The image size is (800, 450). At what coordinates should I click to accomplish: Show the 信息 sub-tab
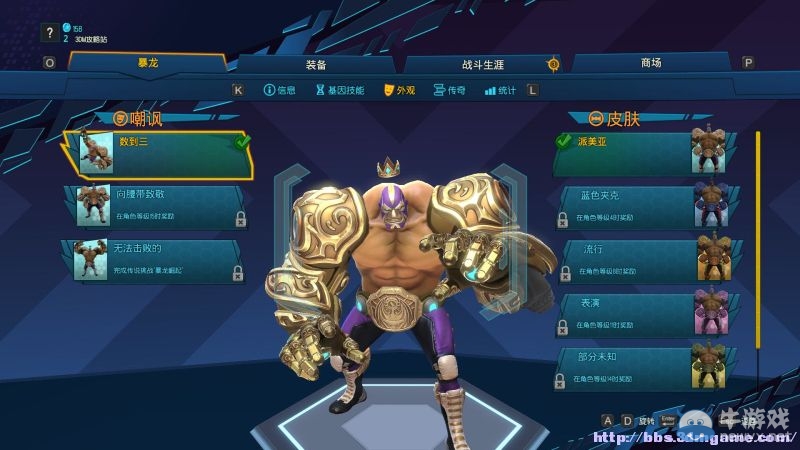click(x=280, y=90)
